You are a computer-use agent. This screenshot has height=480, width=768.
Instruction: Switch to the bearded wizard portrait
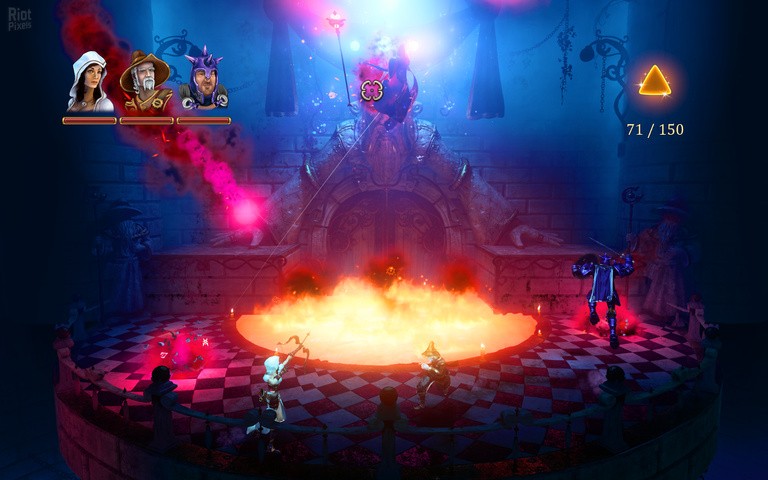click(x=145, y=80)
